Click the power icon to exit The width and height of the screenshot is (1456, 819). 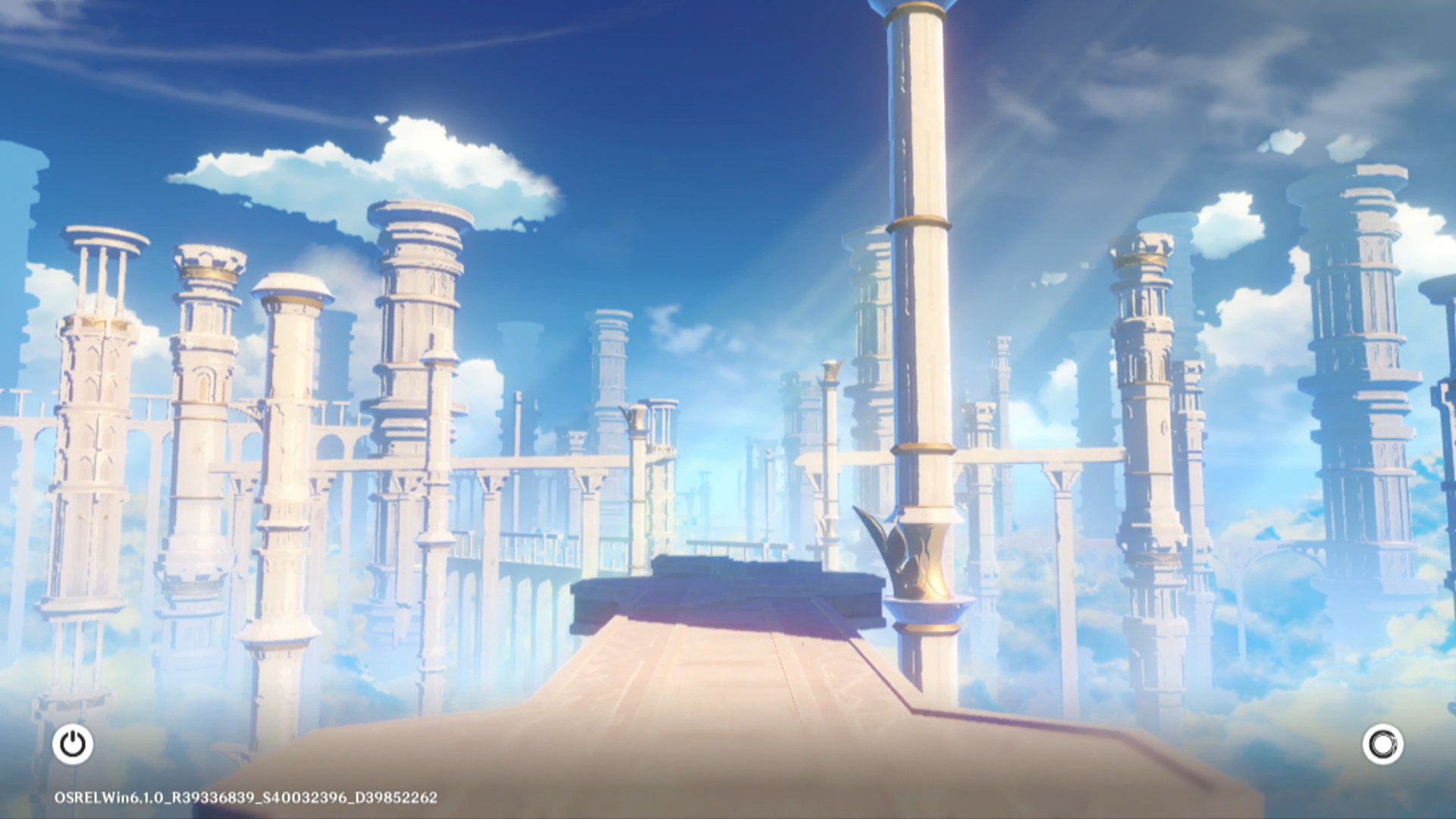tap(73, 744)
